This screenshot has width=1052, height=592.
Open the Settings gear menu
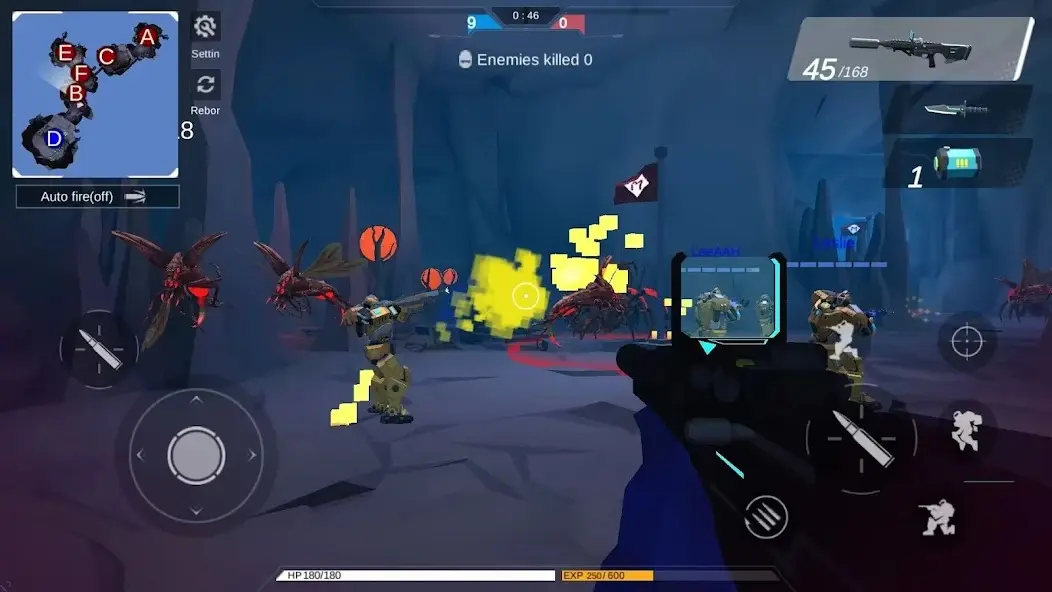coord(206,27)
